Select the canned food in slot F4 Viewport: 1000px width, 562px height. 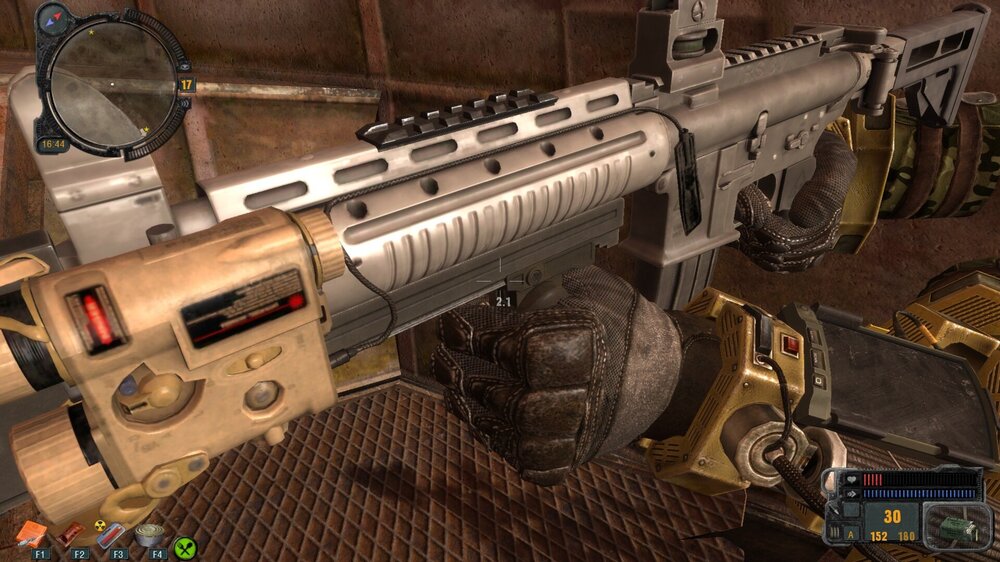pos(150,535)
